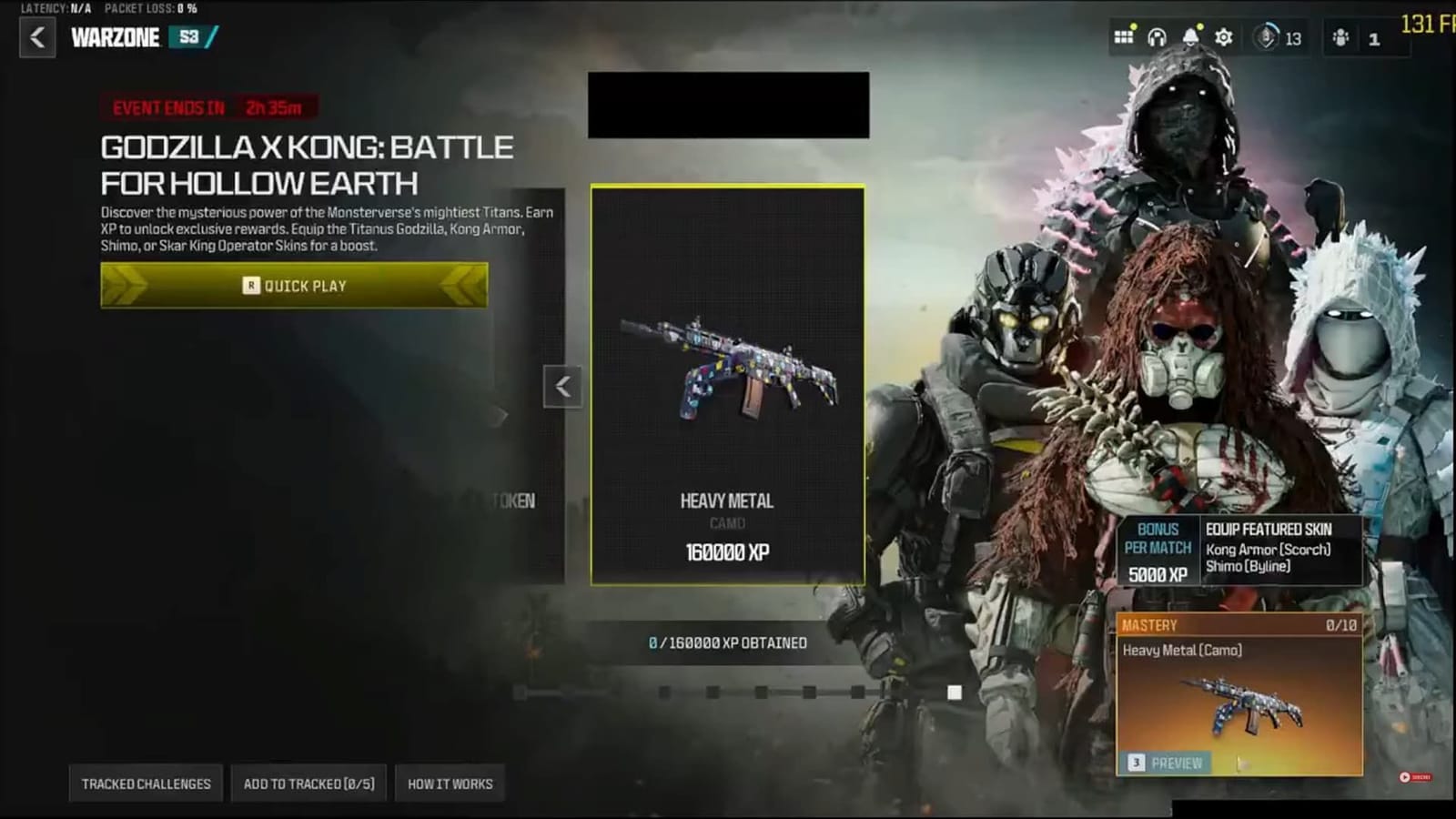Image resolution: width=1456 pixels, height=819 pixels.
Task: Click left chevron to view previous reward
Action: [562, 386]
